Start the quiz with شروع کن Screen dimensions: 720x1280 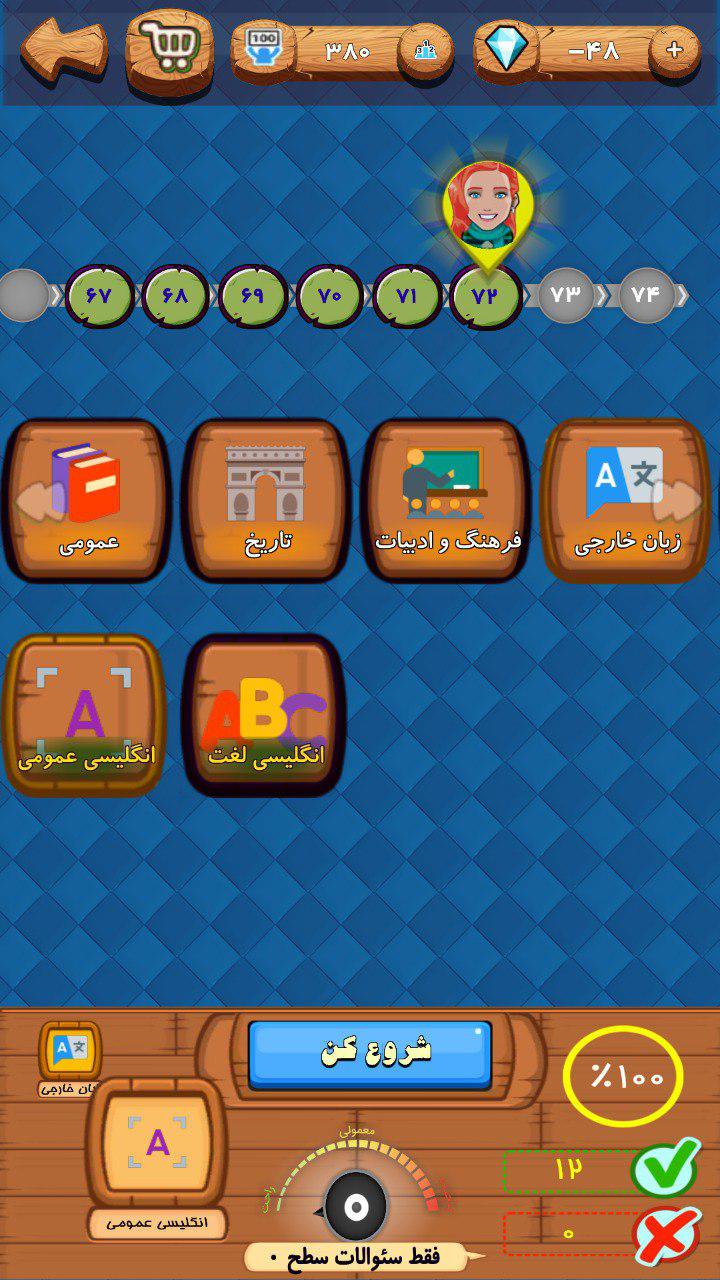point(370,1053)
